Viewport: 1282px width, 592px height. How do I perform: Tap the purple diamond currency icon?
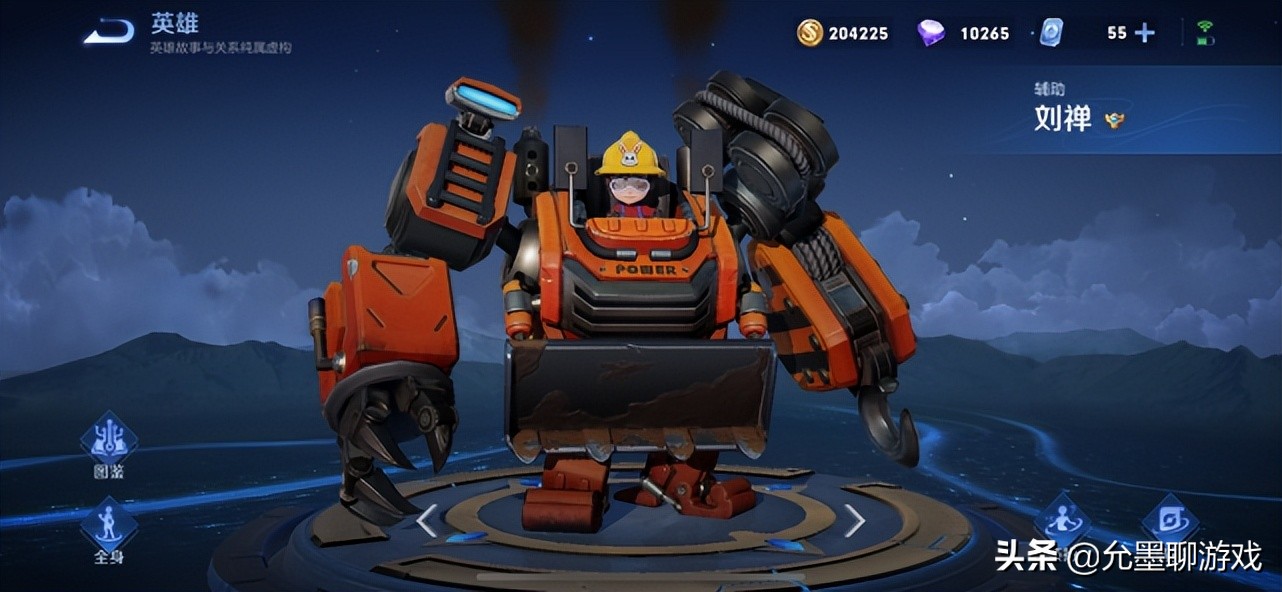pos(931,33)
